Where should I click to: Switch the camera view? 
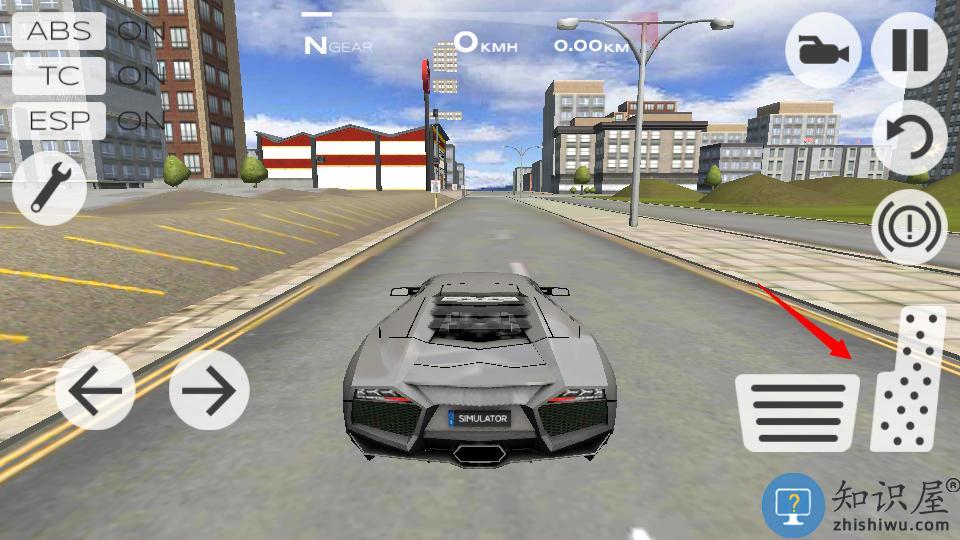pyautogui.click(x=823, y=51)
